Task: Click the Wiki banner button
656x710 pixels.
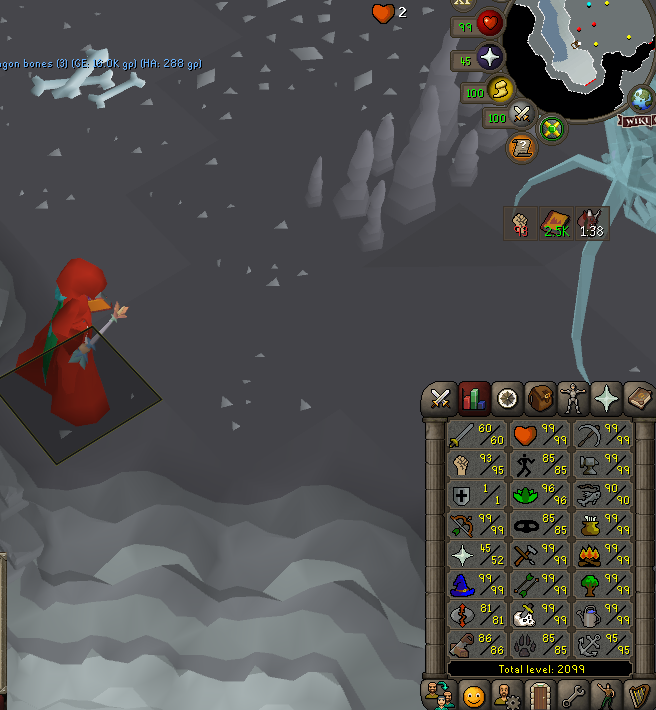Action: pos(636,120)
